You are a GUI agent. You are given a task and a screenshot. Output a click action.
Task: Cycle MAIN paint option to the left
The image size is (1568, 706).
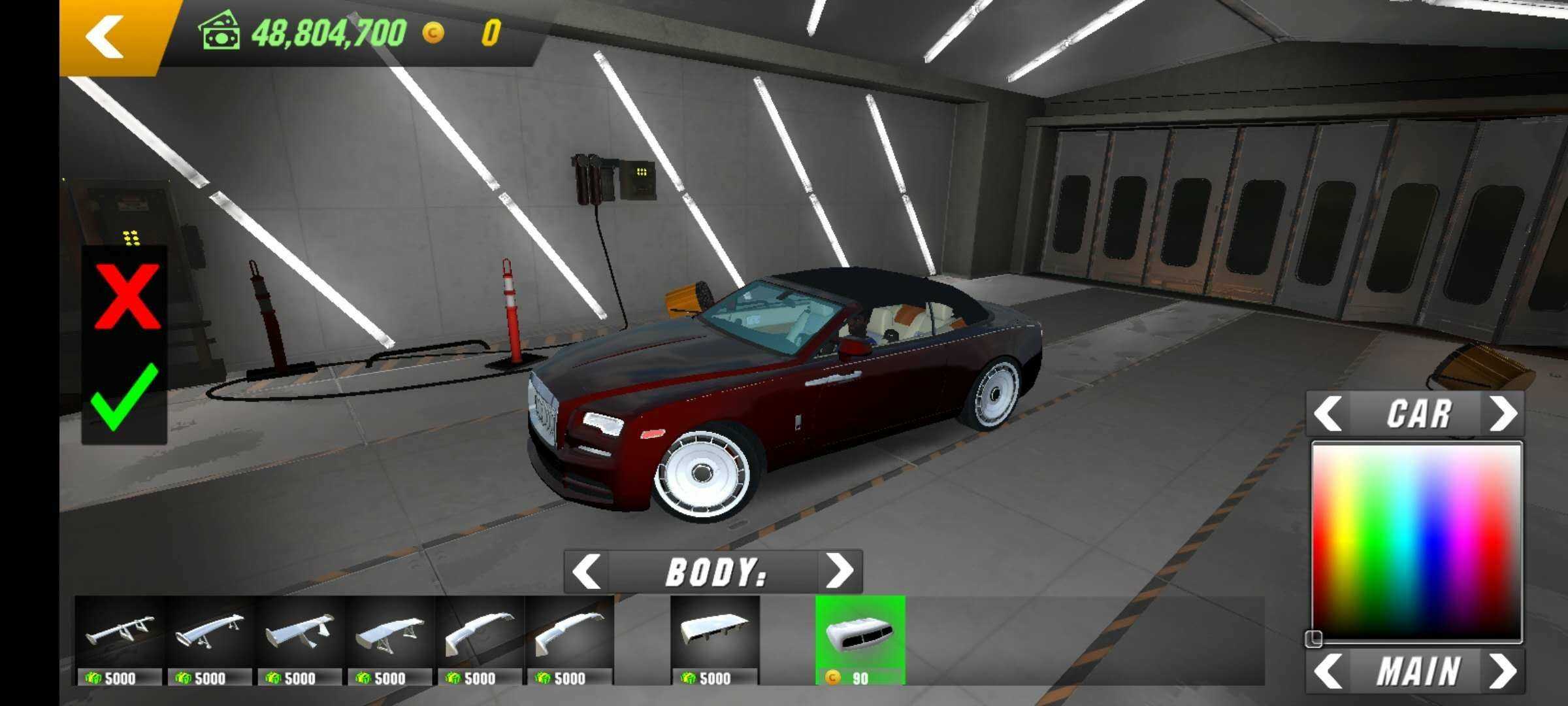tap(1328, 671)
